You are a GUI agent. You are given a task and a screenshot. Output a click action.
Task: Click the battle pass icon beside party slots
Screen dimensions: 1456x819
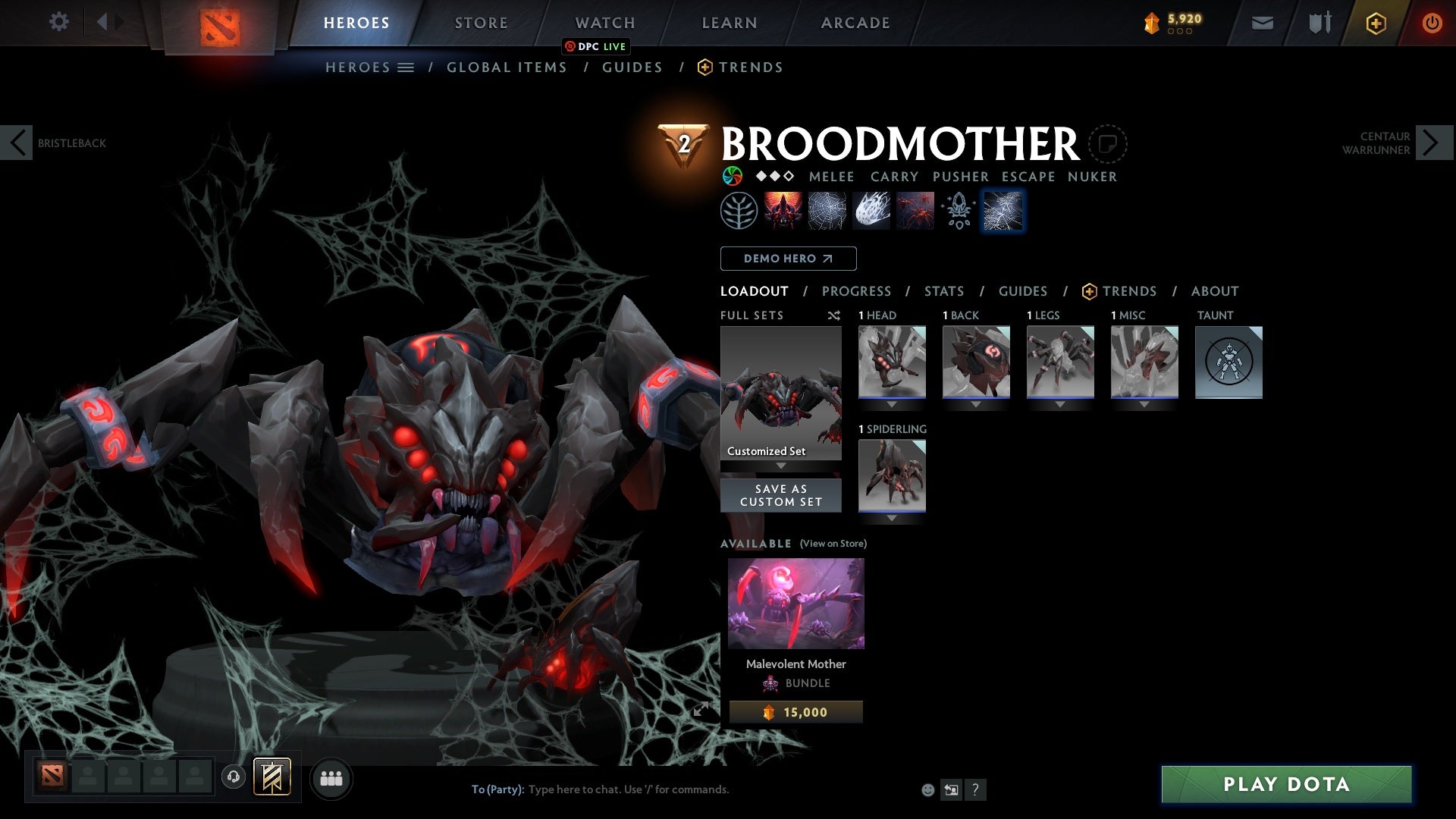[271, 777]
